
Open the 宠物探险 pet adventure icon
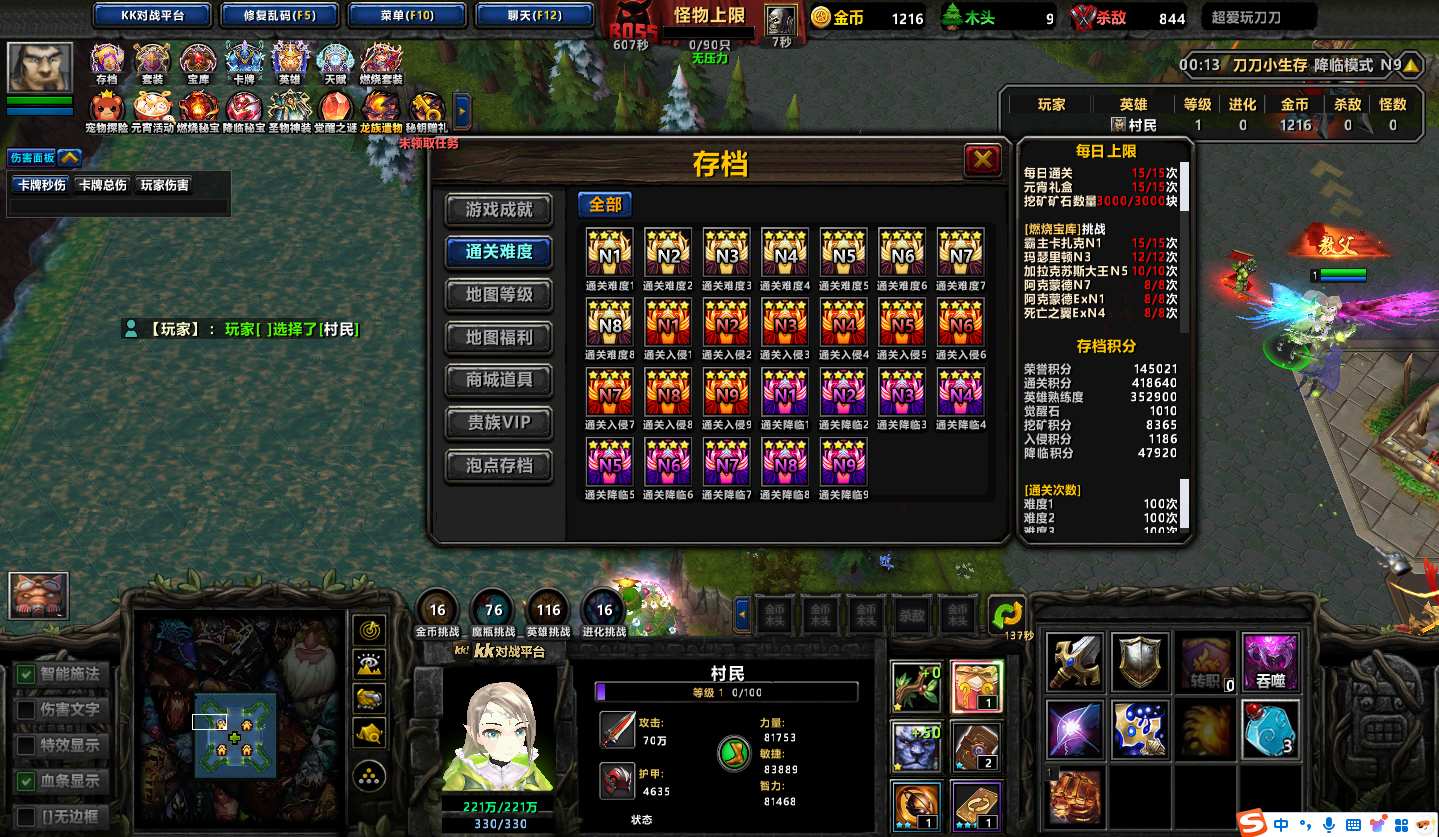click(x=107, y=106)
